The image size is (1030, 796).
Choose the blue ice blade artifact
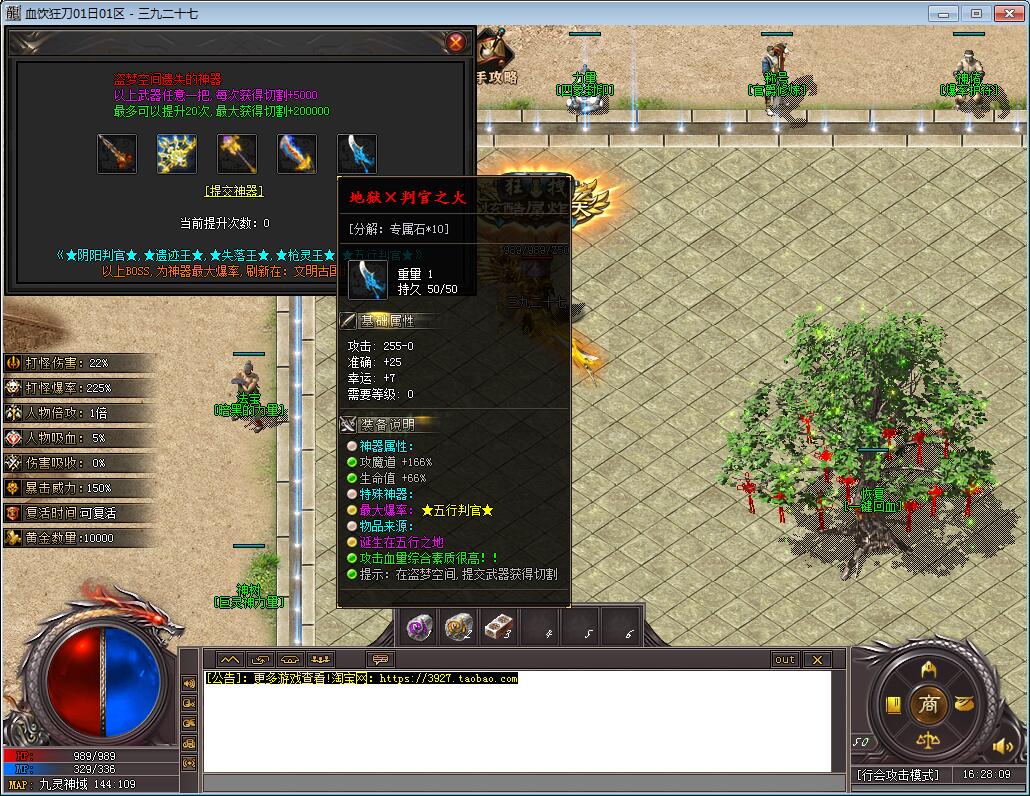357,154
